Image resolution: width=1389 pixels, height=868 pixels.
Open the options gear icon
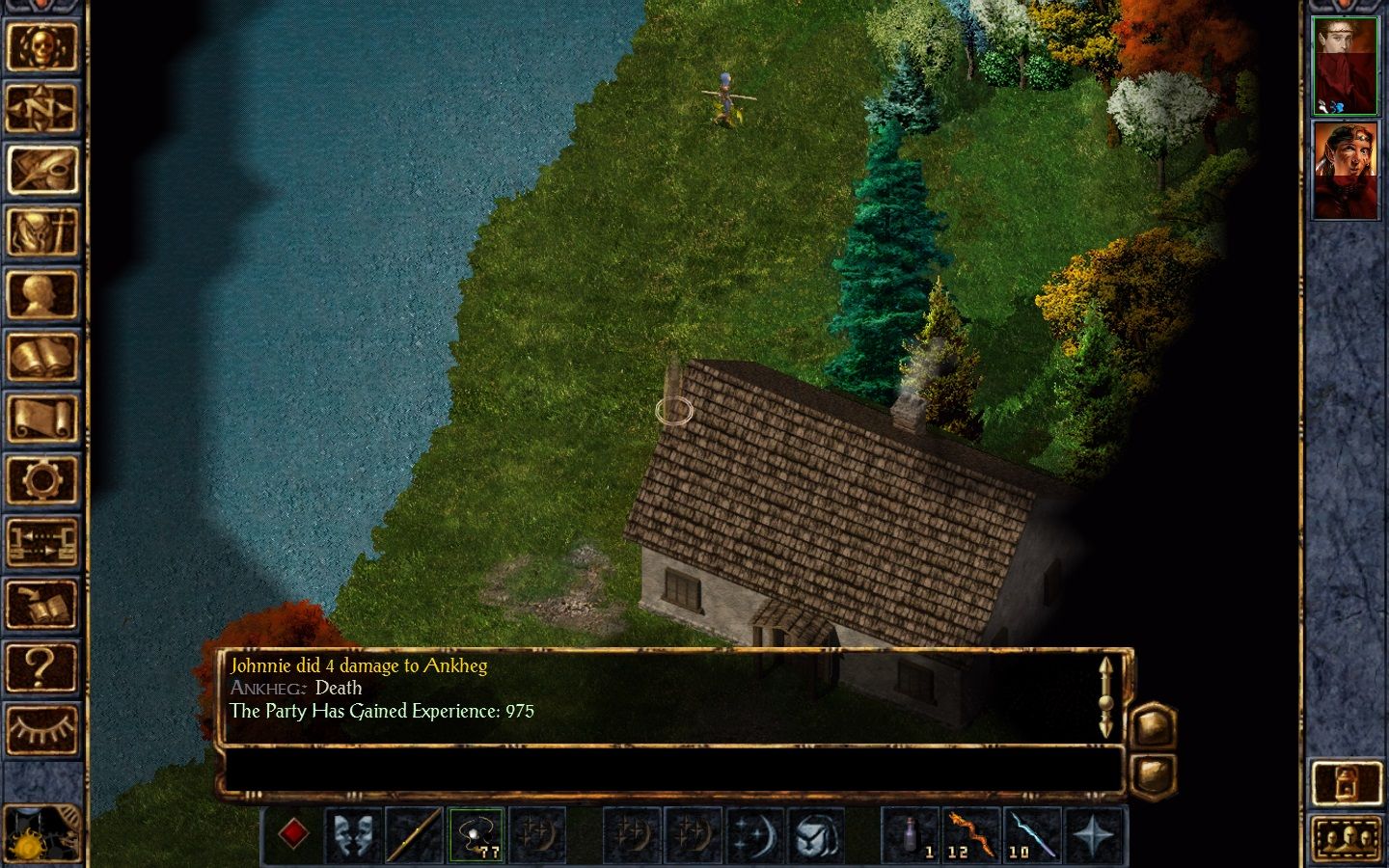(x=41, y=480)
